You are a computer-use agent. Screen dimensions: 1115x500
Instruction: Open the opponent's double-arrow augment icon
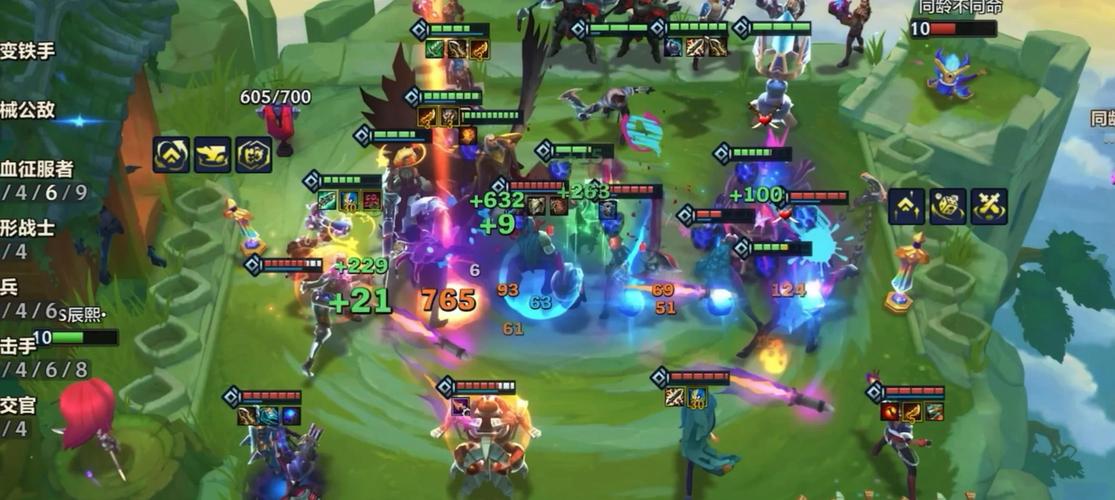pos(906,206)
